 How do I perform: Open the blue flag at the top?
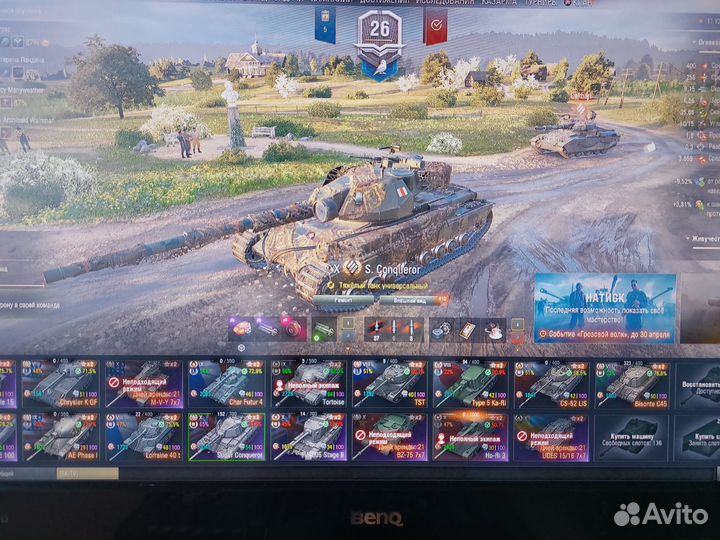[x=325, y=25]
